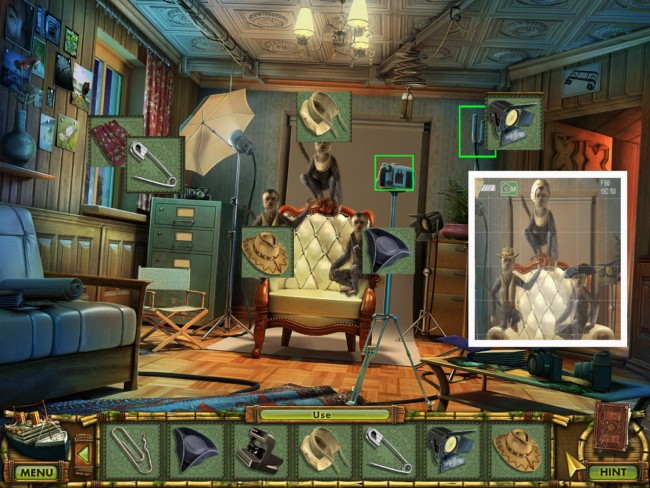Select the studio spotlight inventory item
Image resolution: width=650 pixels, height=488 pixels.
point(453,448)
